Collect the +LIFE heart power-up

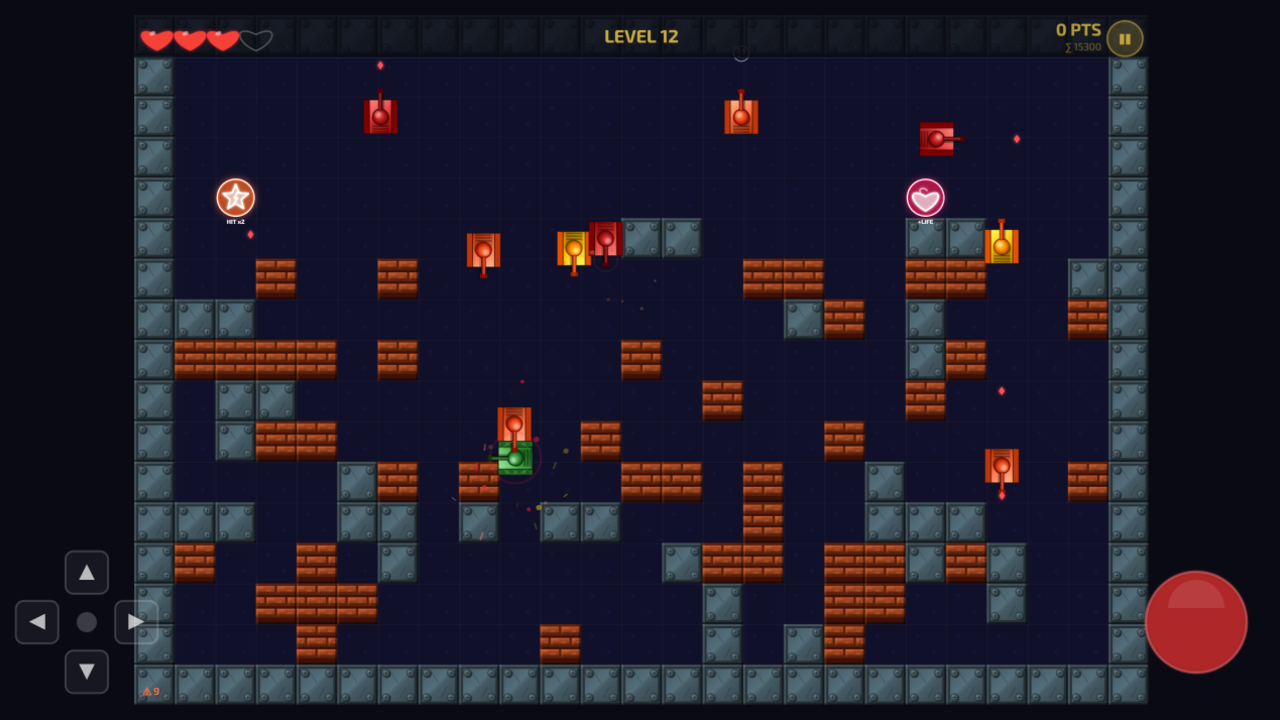(x=924, y=199)
